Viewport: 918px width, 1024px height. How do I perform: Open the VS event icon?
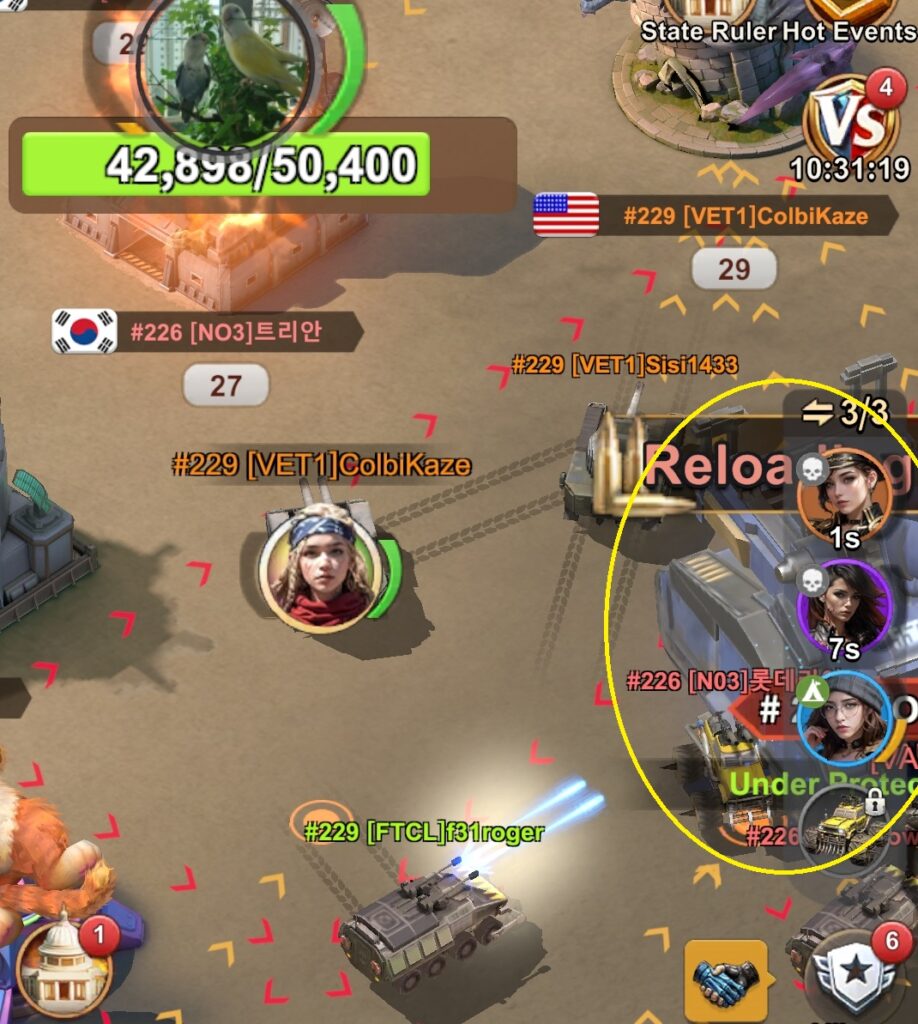click(850, 123)
